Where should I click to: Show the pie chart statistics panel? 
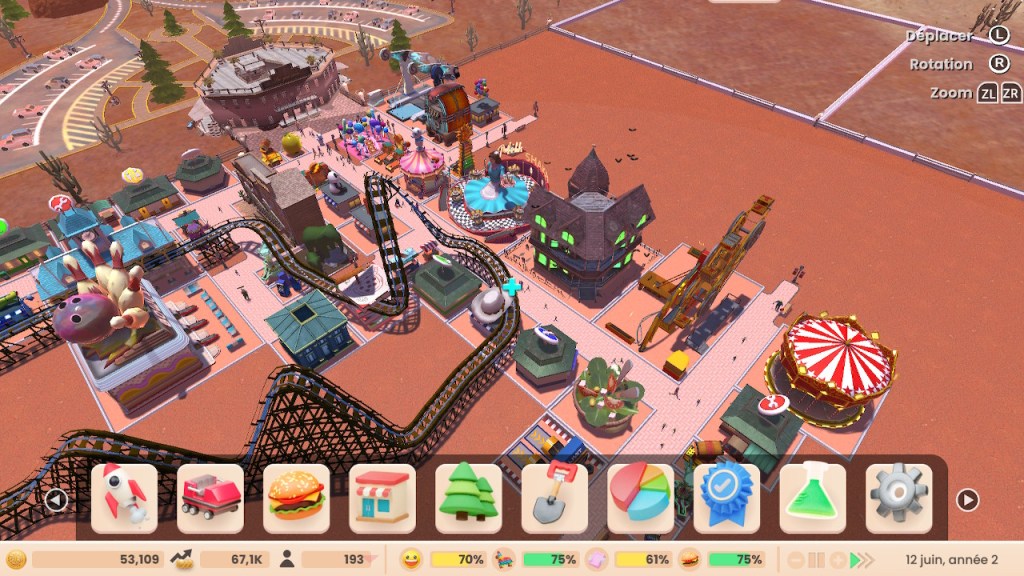click(x=640, y=498)
